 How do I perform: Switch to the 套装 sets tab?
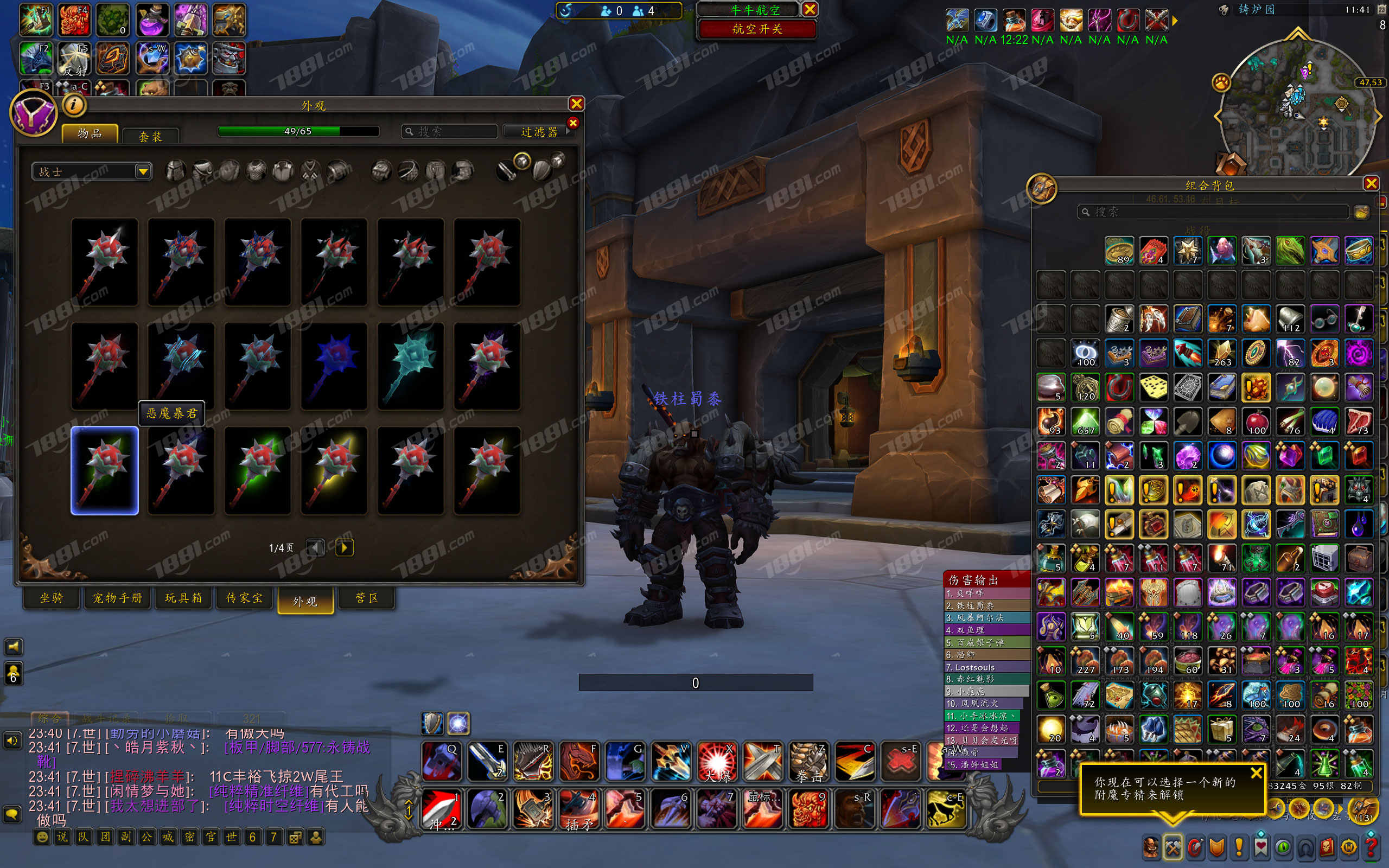point(150,136)
